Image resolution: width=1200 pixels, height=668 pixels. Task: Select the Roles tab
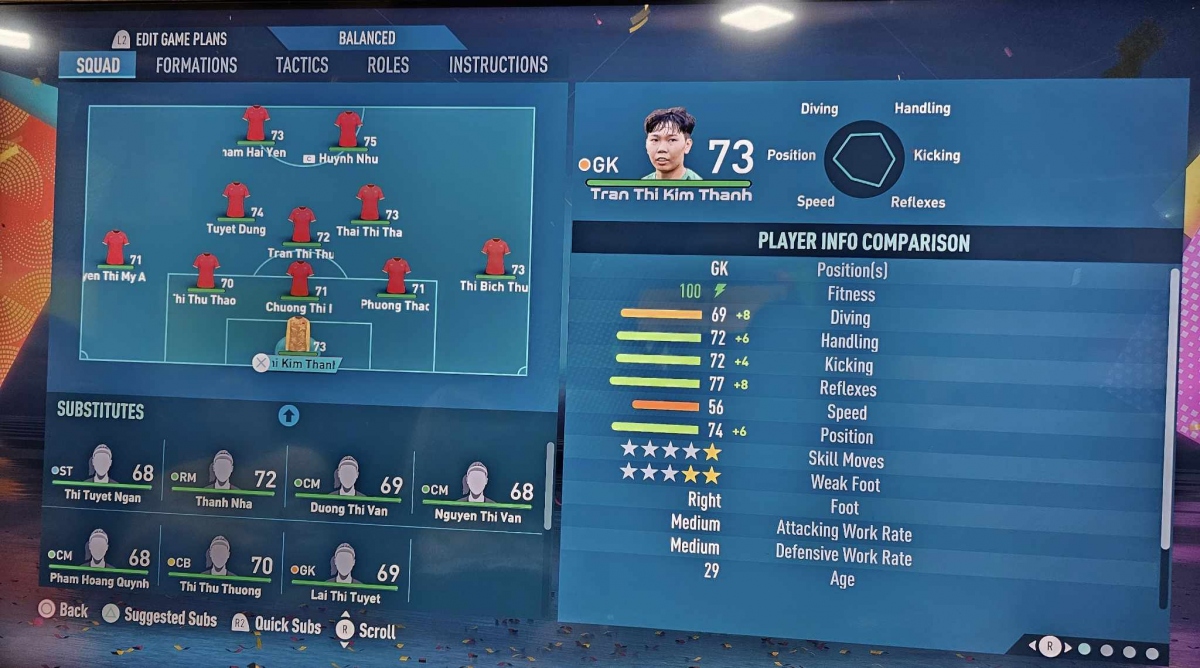click(388, 65)
